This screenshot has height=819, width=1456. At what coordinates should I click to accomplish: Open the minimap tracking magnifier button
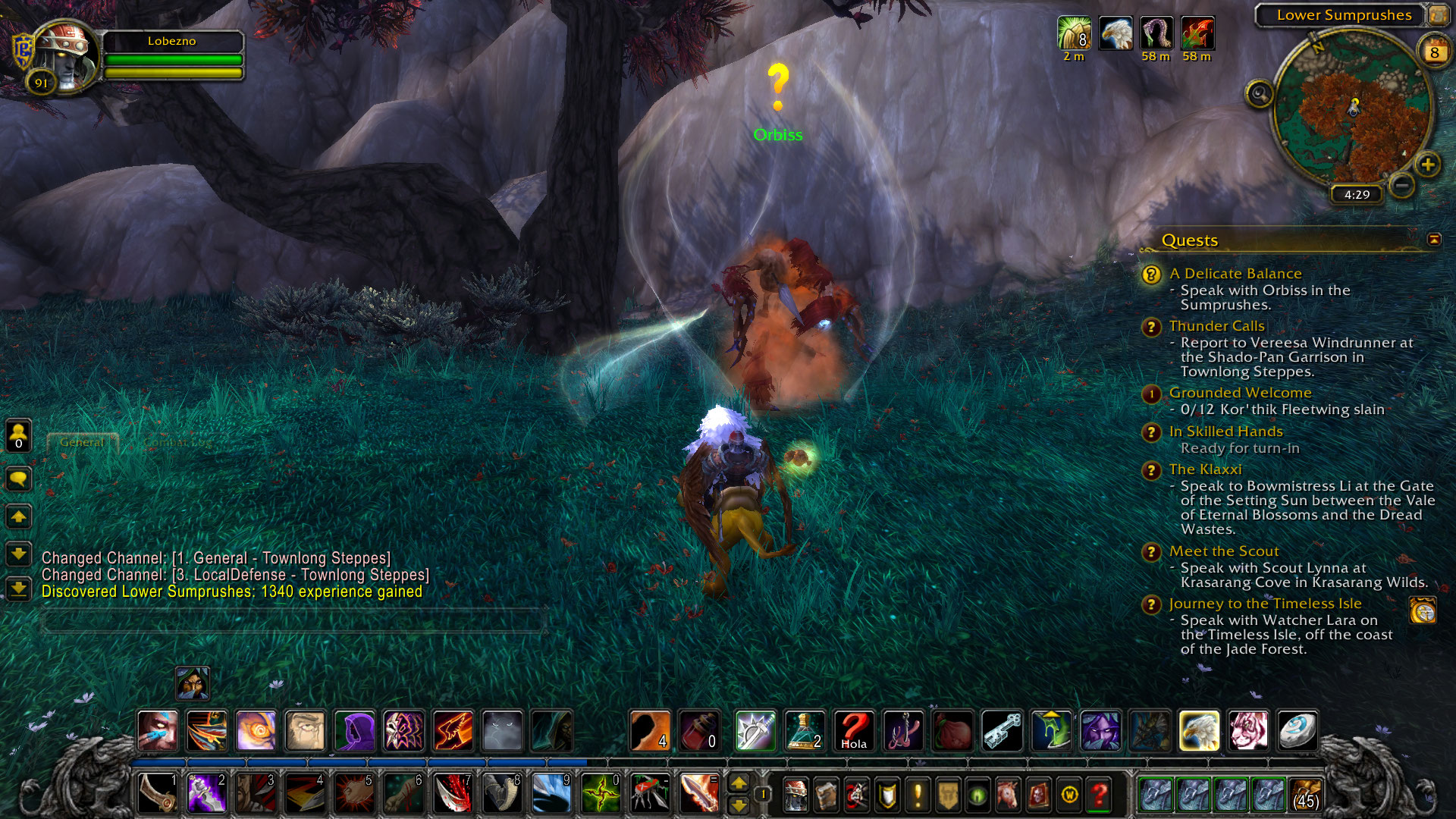(1259, 94)
